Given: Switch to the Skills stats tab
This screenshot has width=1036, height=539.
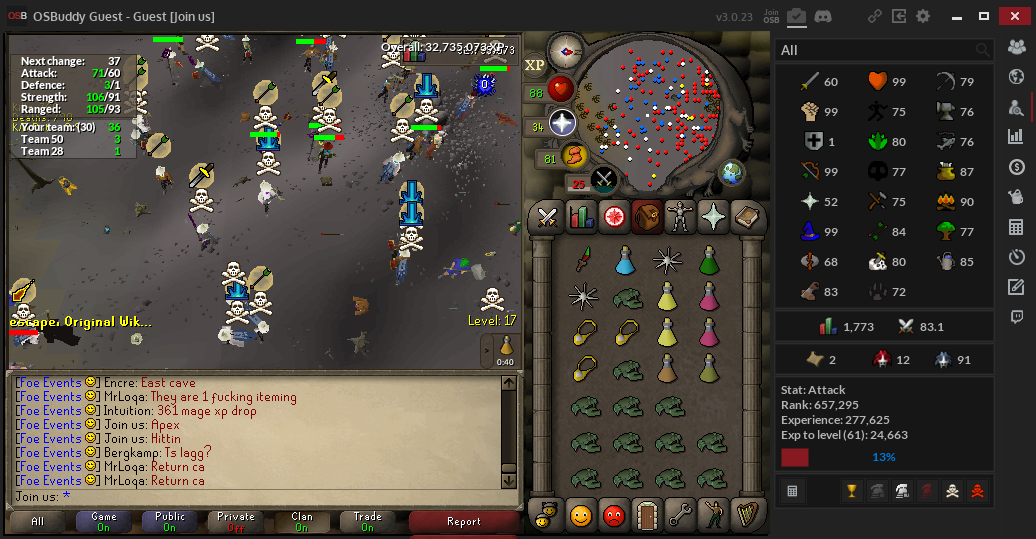Looking at the screenshot, I should pos(580,216).
